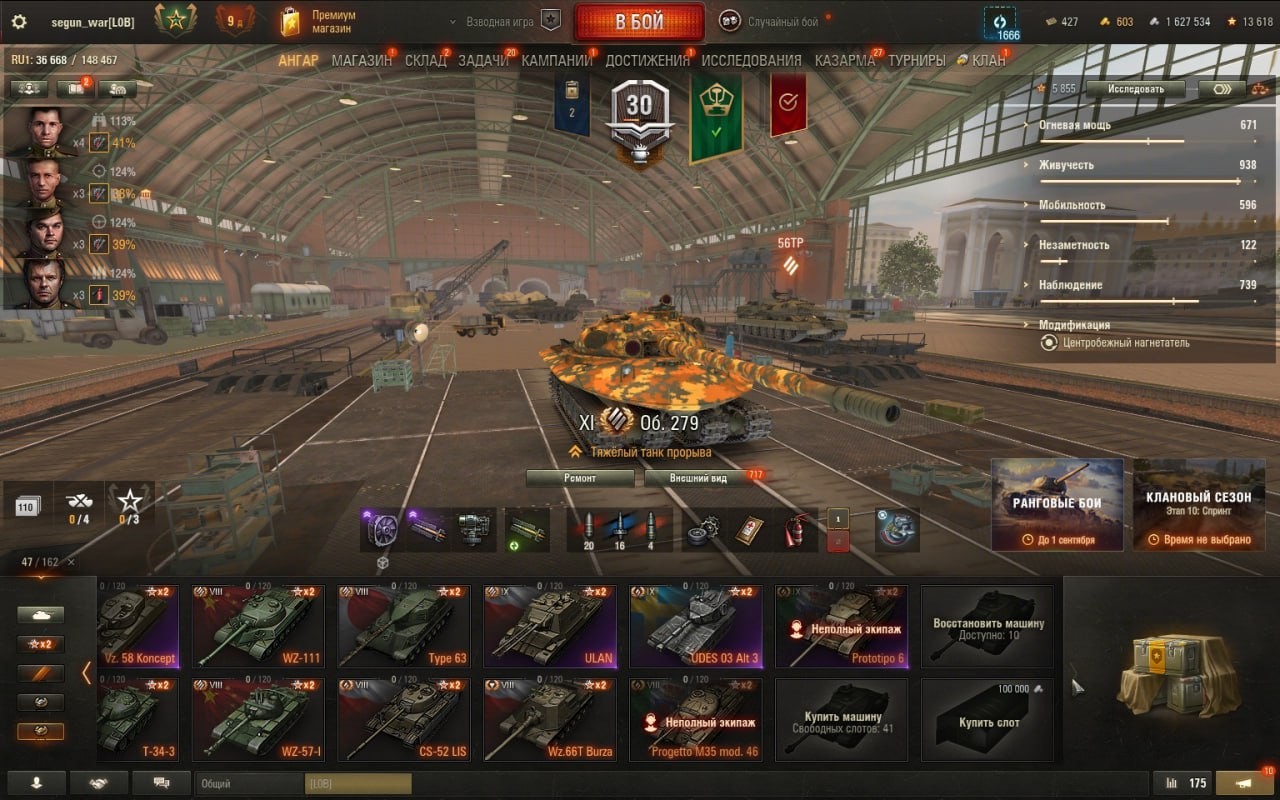This screenshot has width=1280, height=800.
Task: Pick the CS-52 LIS tank card
Action: click(x=404, y=720)
